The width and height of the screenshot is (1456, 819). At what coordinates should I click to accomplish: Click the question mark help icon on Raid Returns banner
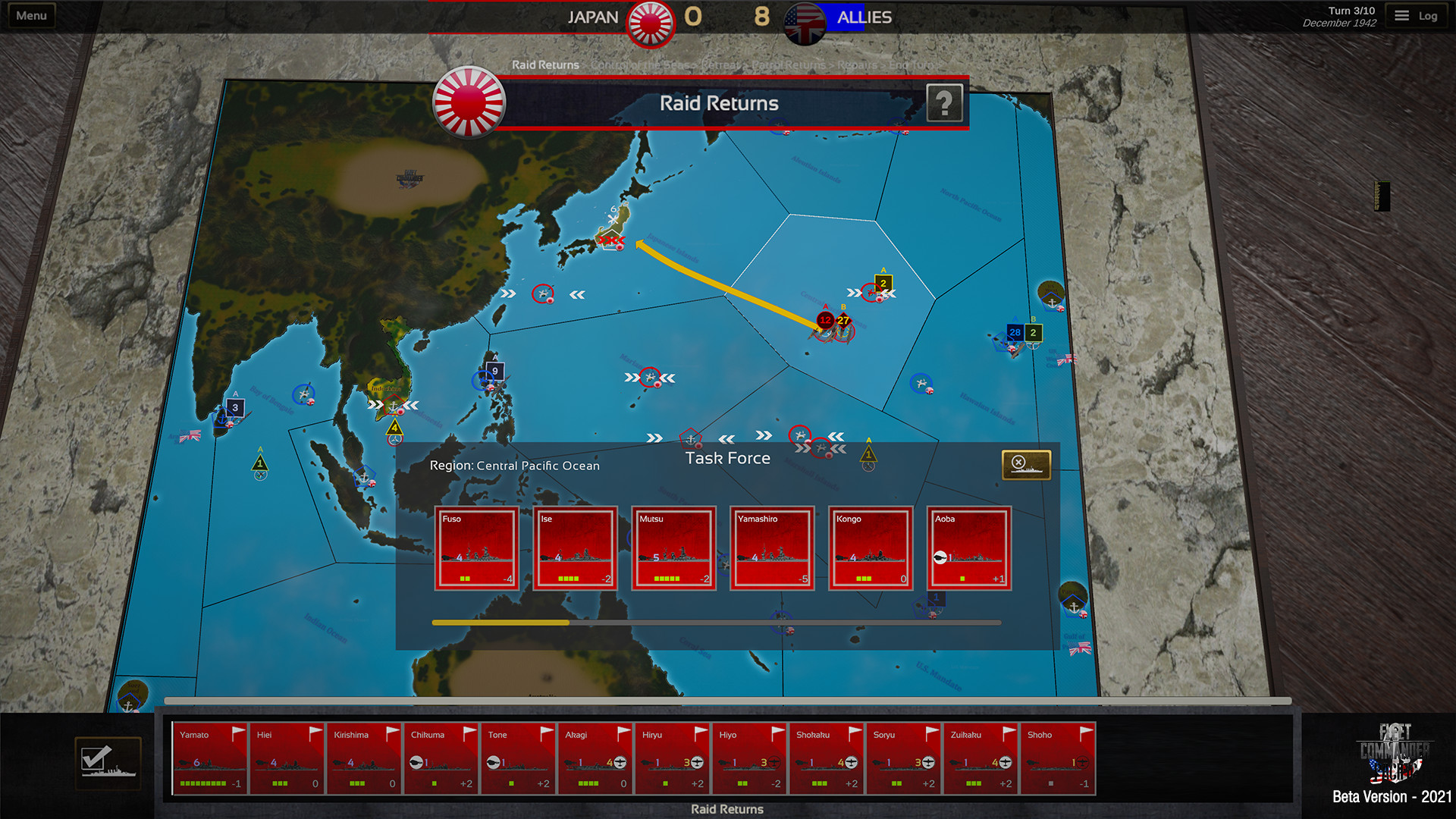(944, 103)
